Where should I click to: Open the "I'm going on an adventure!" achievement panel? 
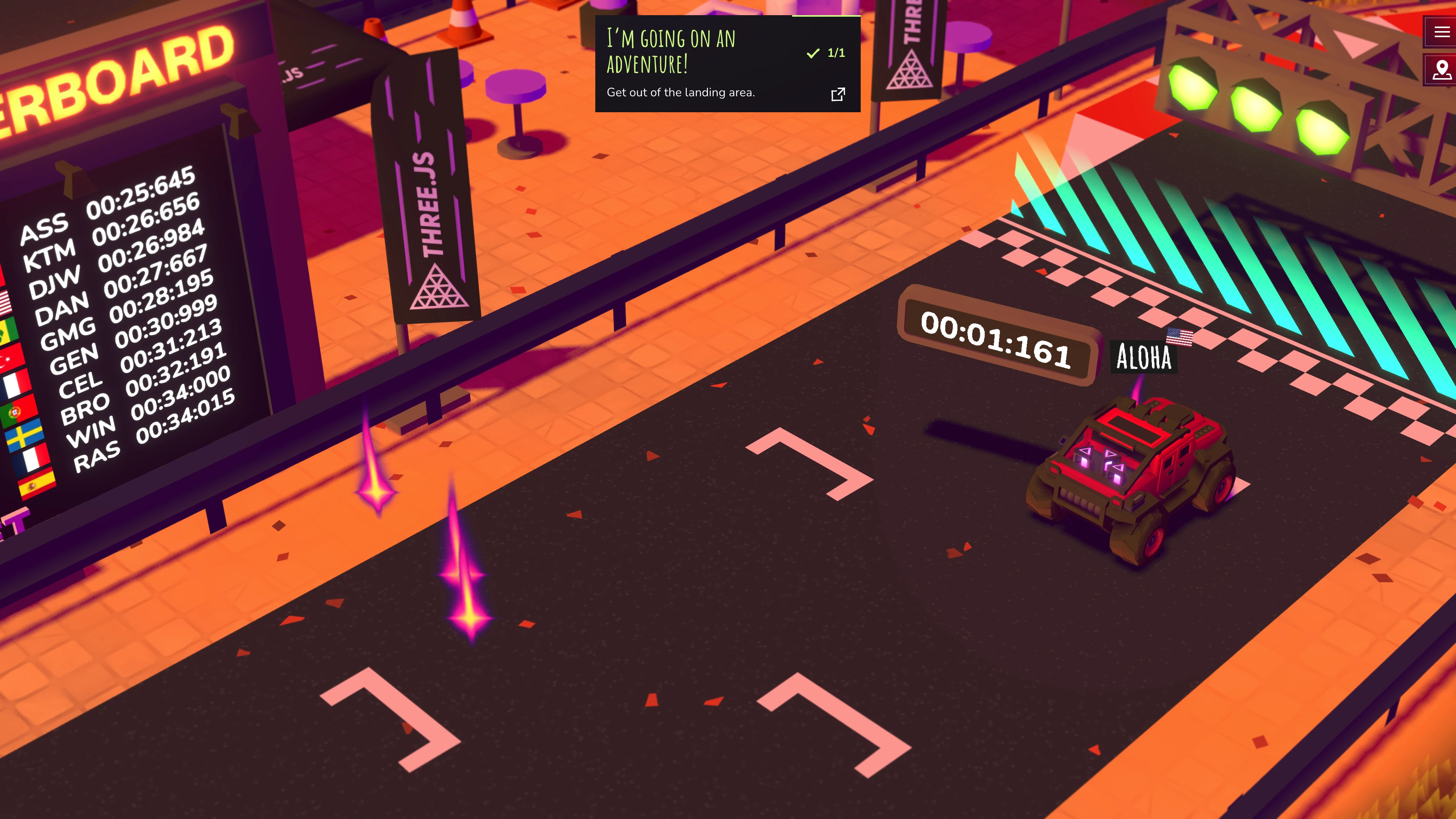pos(701,62)
